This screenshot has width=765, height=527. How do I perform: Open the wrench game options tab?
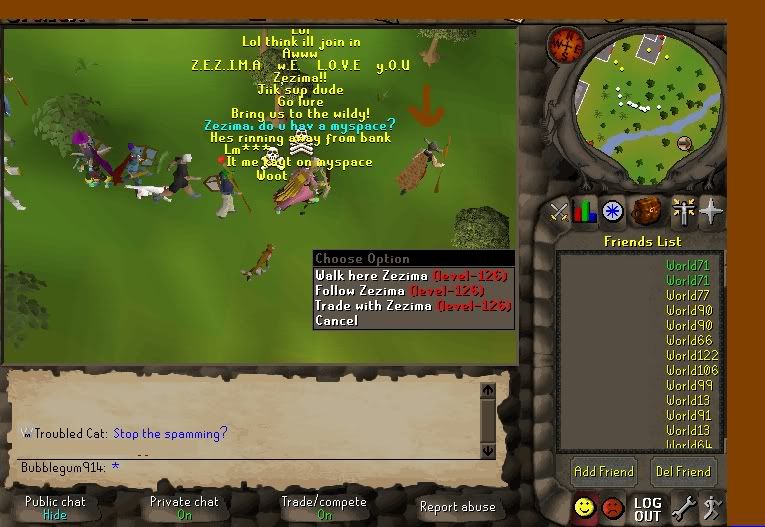pyautogui.click(x=684, y=508)
